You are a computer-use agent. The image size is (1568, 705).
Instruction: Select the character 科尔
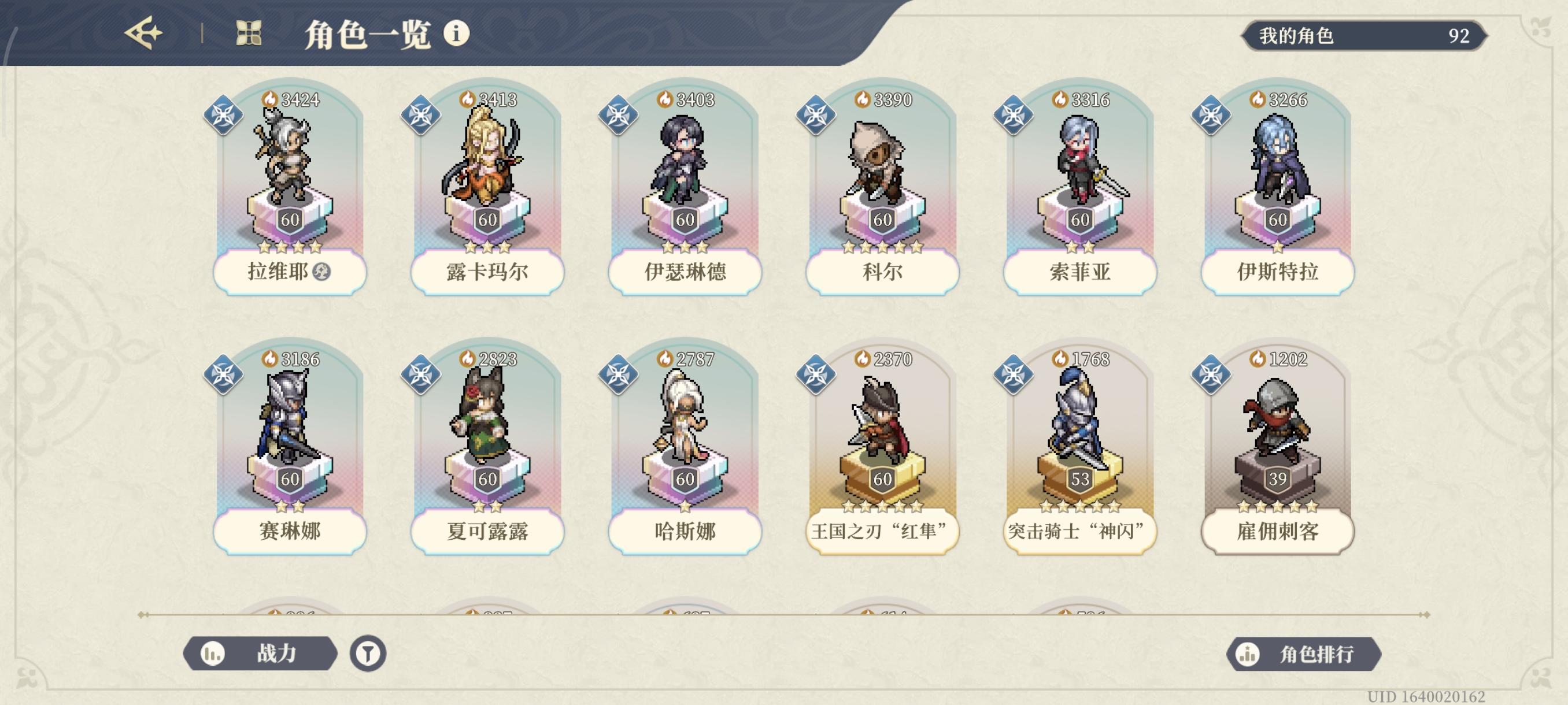[879, 183]
